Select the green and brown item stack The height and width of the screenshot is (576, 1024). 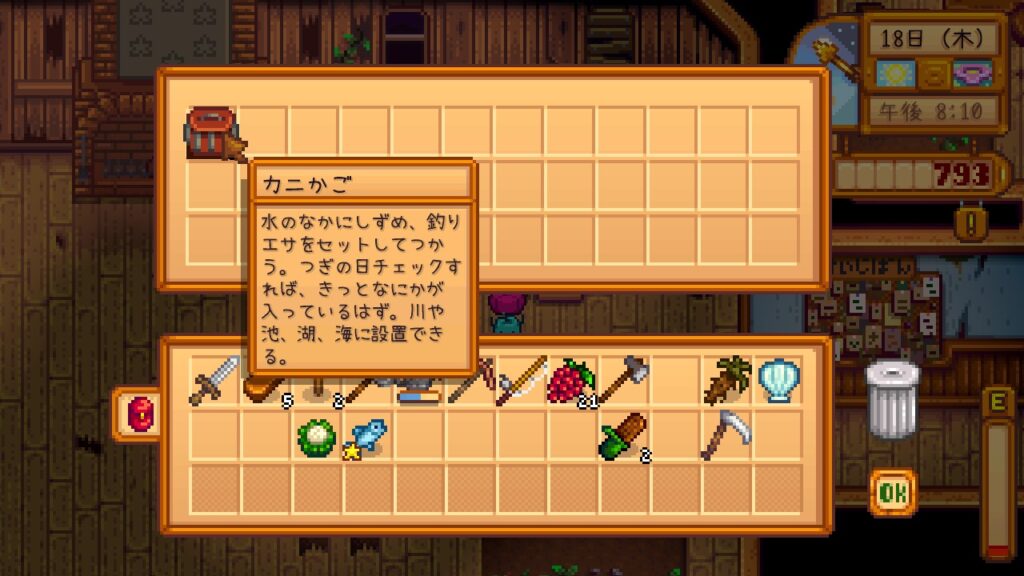pyautogui.click(x=623, y=434)
